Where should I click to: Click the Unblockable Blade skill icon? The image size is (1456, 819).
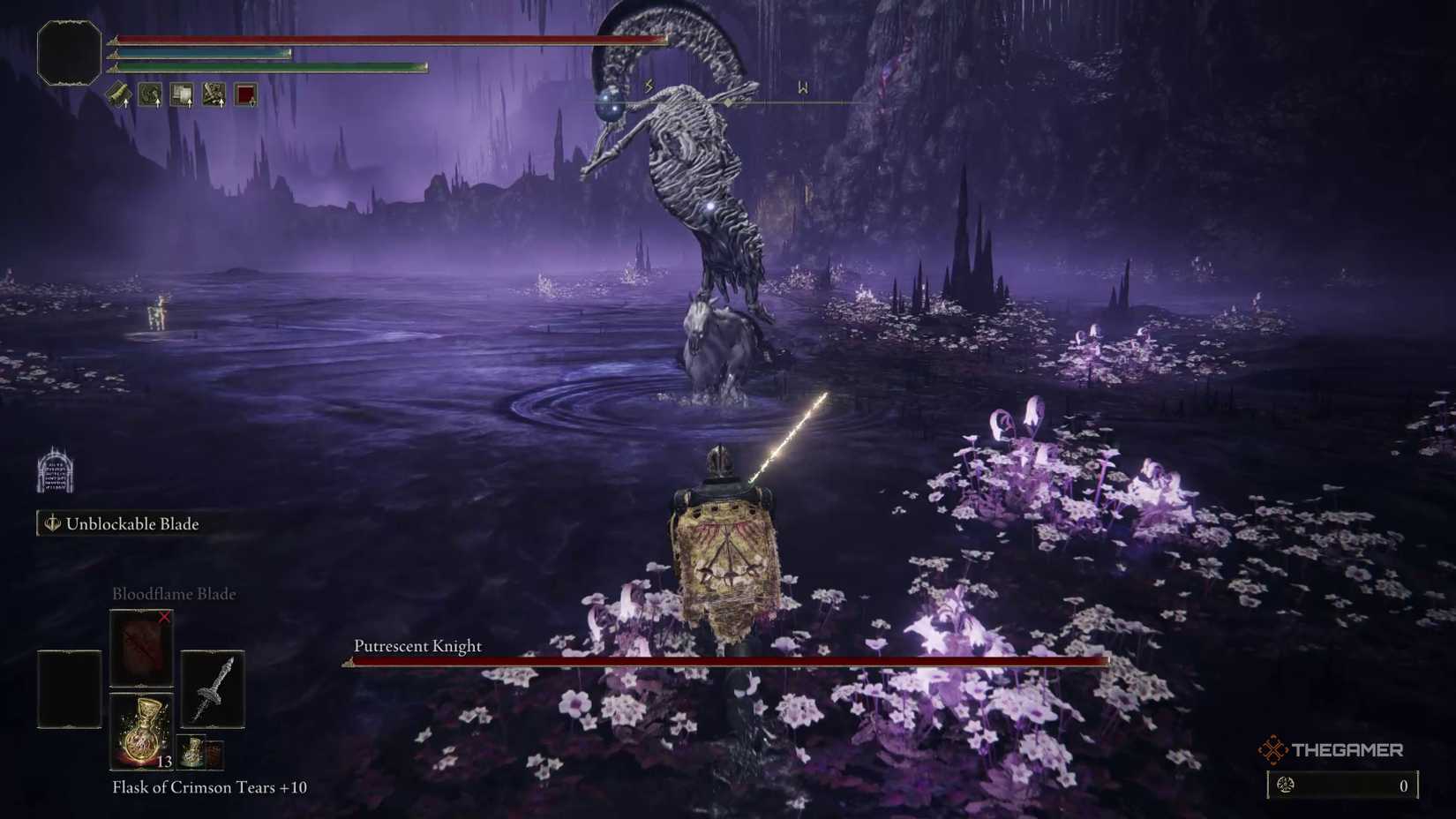51,523
